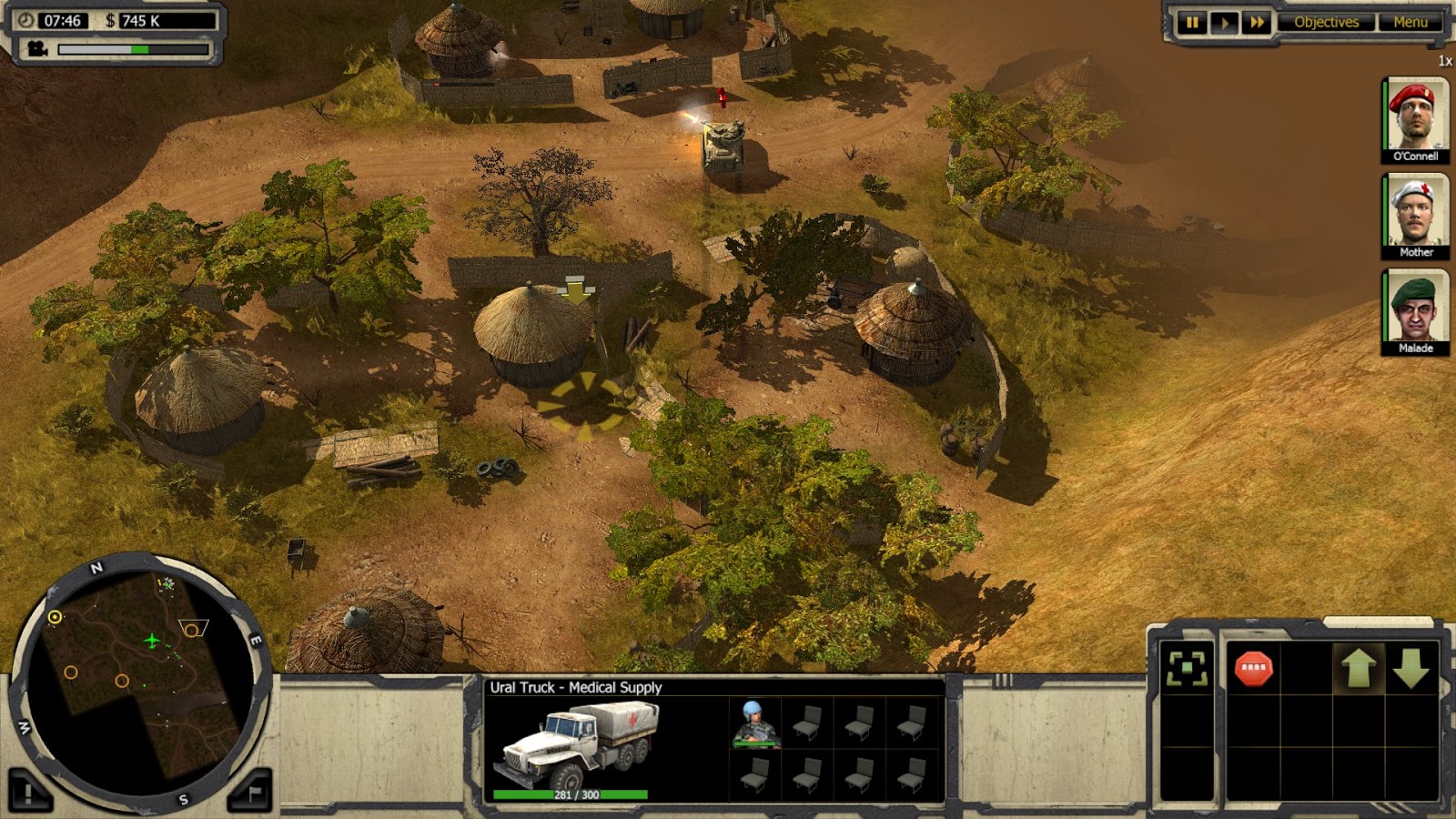Select the blue-helmet soldier passenger slot
The height and width of the screenshot is (819, 1456).
tap(753, 720)
